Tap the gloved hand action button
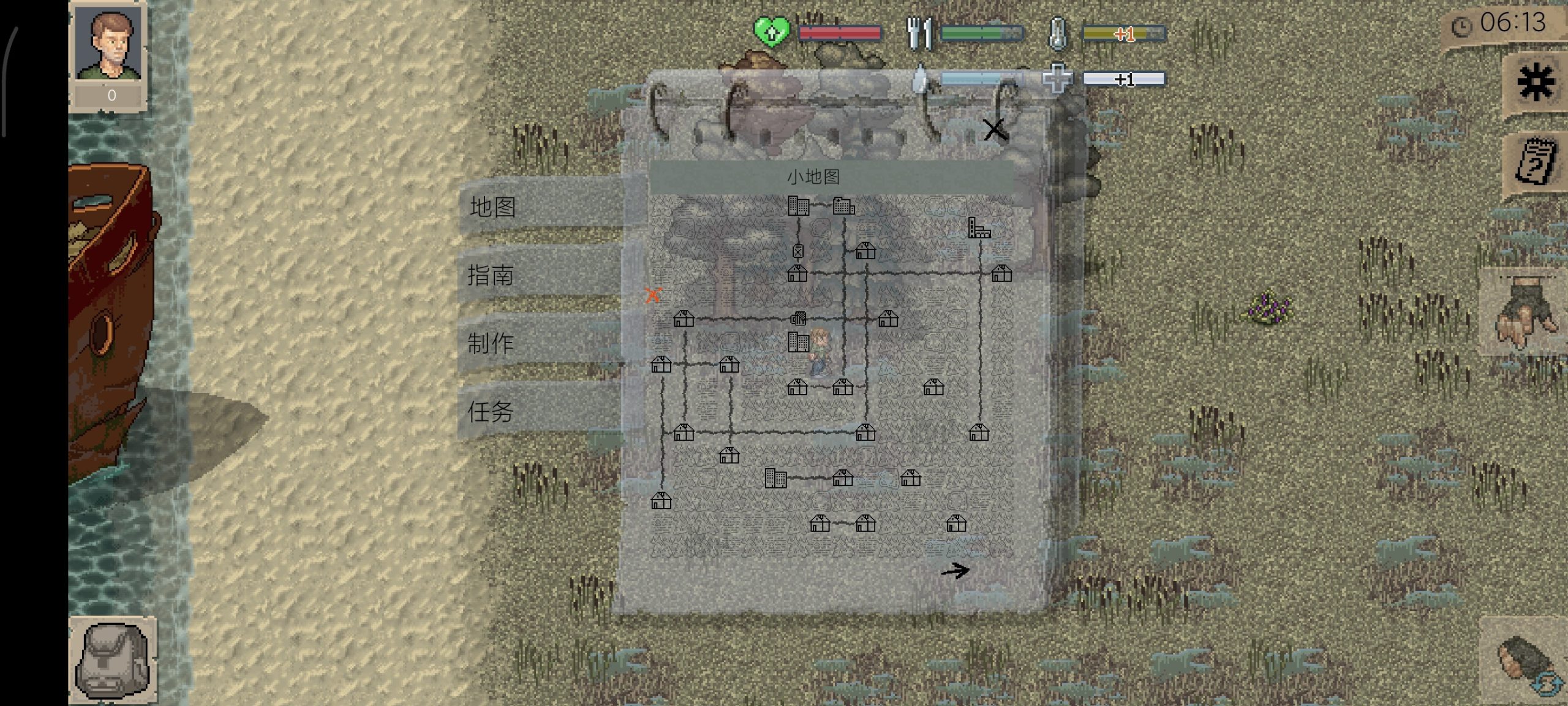 [1525, 311]
